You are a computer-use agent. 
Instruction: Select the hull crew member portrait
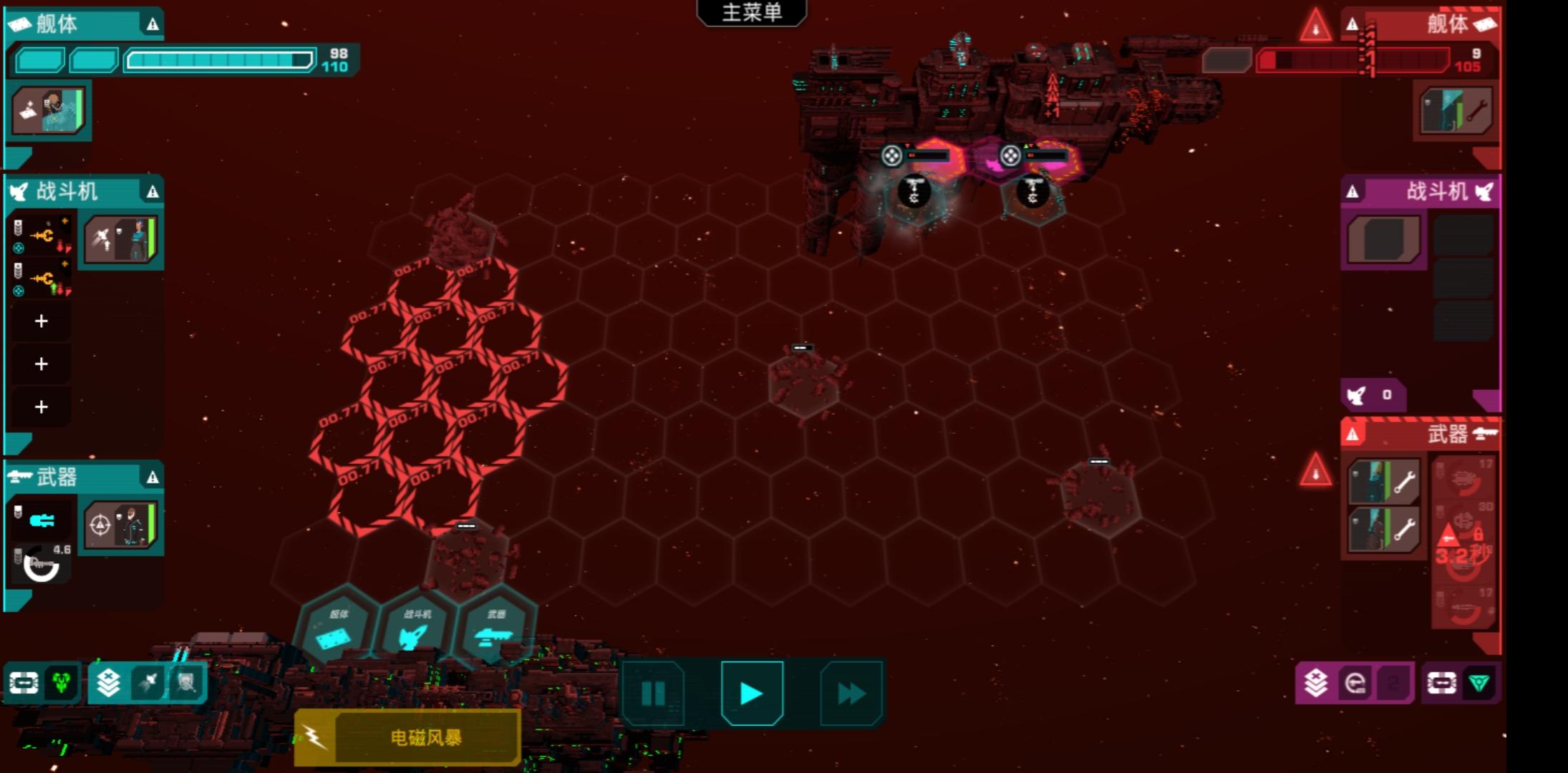coord(49,110)
